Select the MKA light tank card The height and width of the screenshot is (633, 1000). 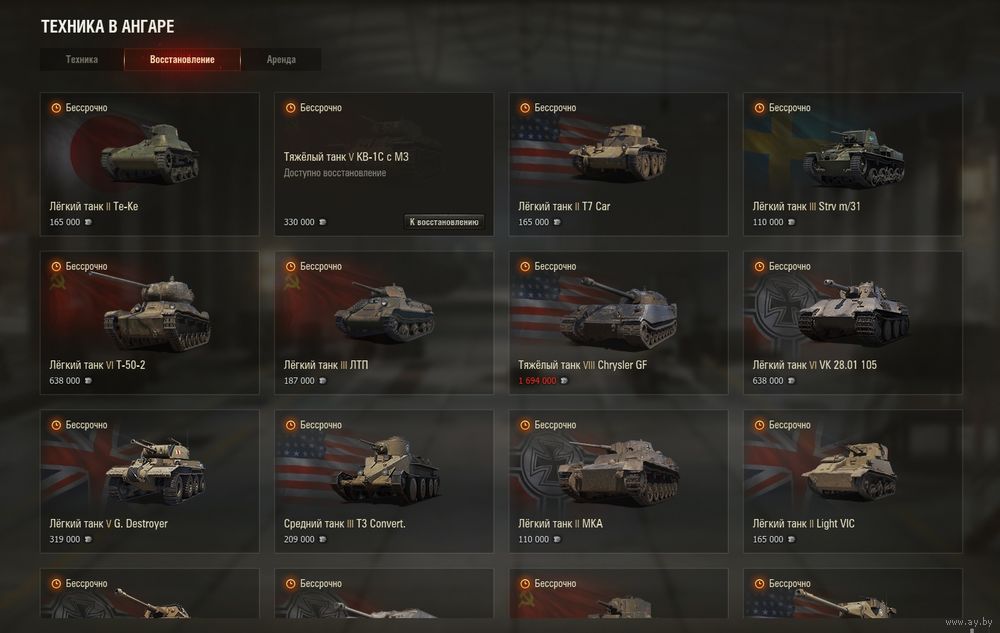pos(618,481)
